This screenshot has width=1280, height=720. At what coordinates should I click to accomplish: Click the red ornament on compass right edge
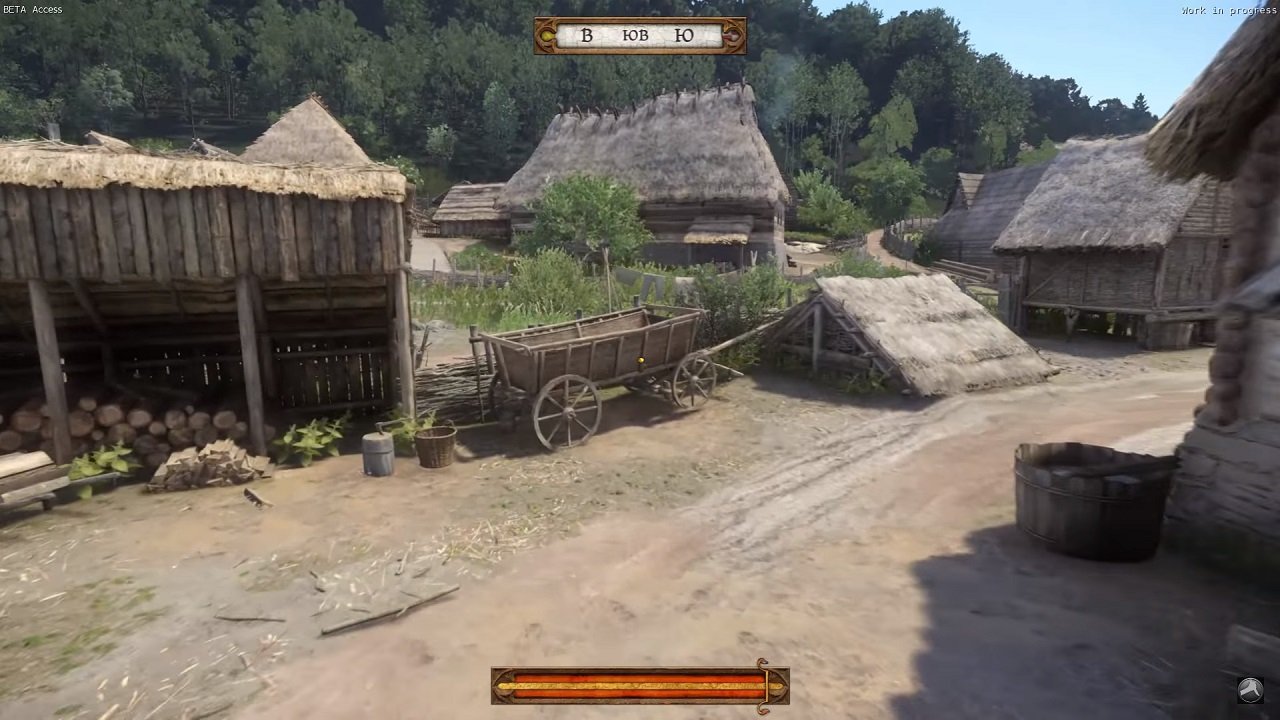pyautogui.click(x=733, y=33)
